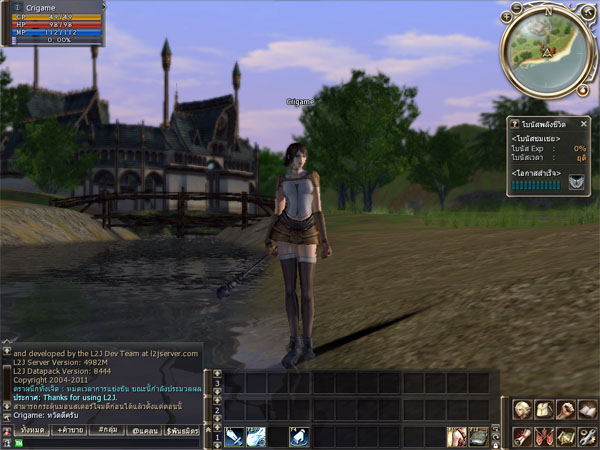Image resolution: width=600 pixels, height=450 pixels.
Task: Open the inventory bag icon
Action: (543, 409)
